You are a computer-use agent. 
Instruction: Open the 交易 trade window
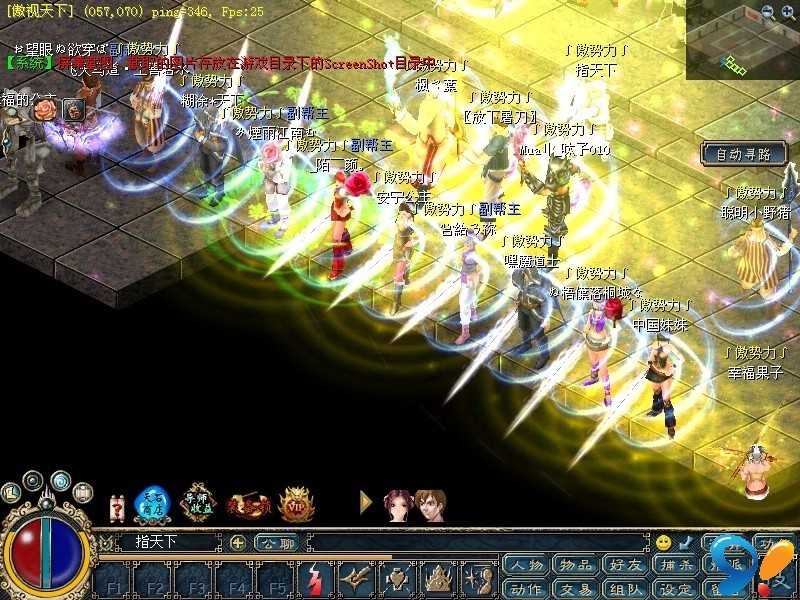577,588
